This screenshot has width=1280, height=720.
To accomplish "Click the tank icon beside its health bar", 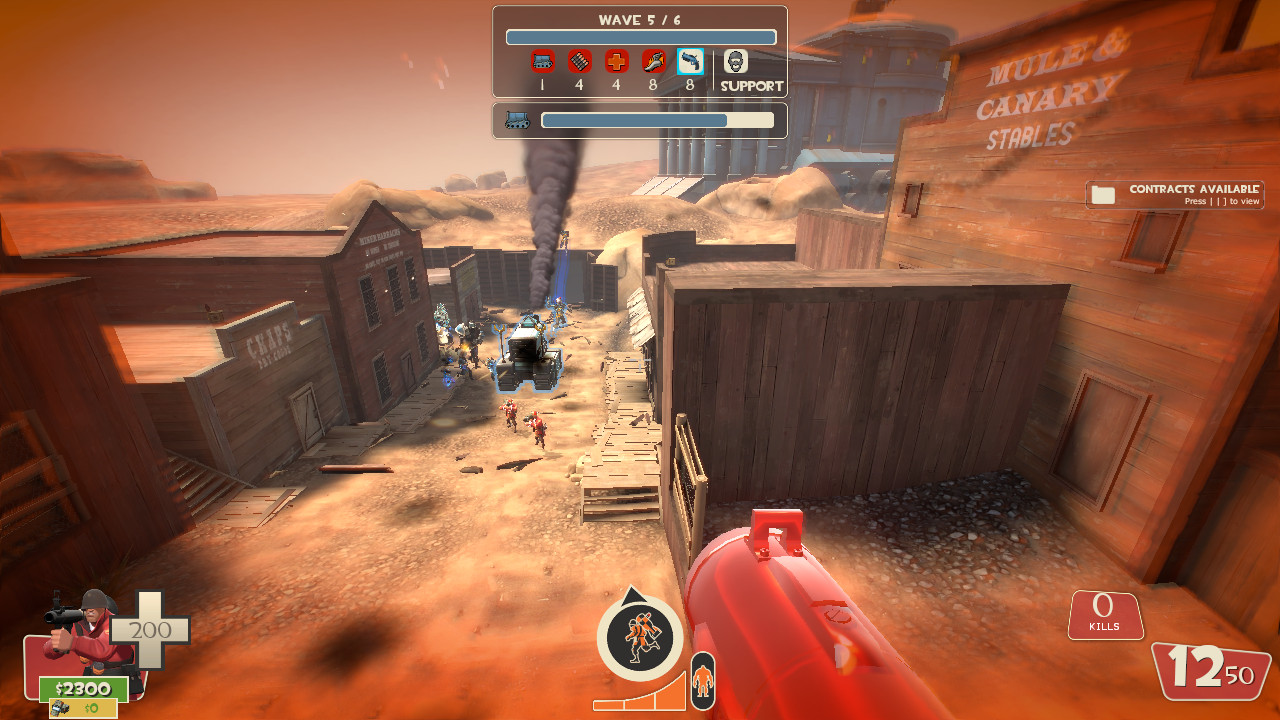I will pos(517,119).
